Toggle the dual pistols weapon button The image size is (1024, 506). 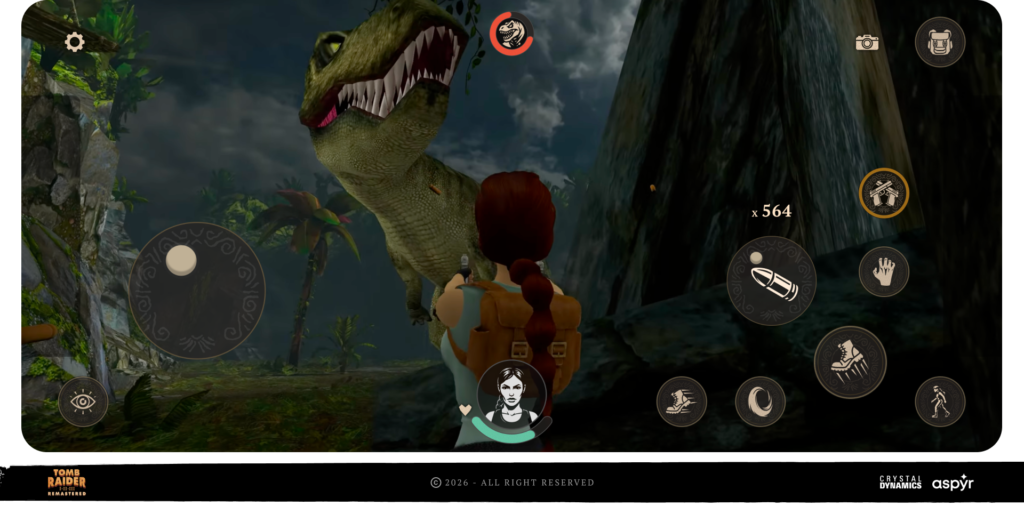tap(884, 193)
